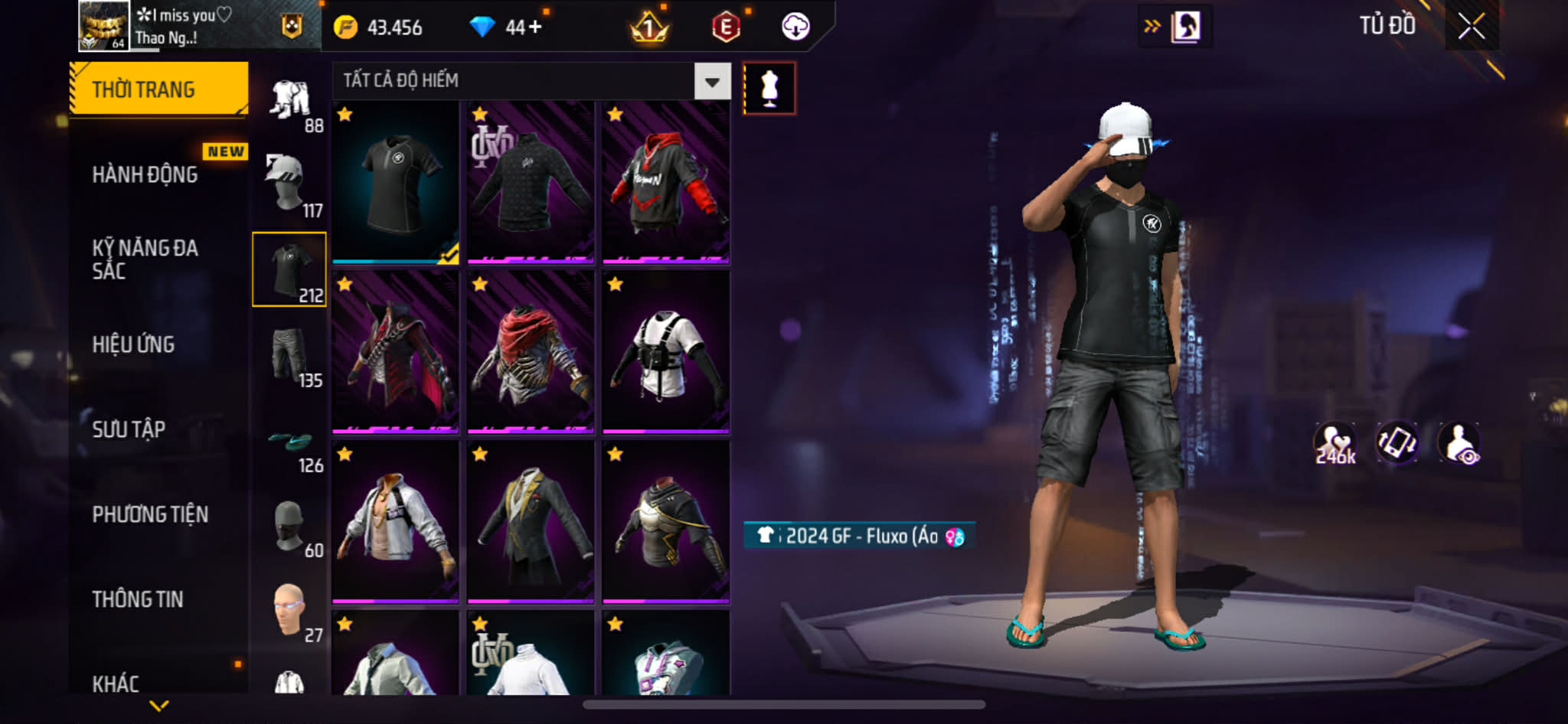Select the mask category showing 60

[289, 527]
